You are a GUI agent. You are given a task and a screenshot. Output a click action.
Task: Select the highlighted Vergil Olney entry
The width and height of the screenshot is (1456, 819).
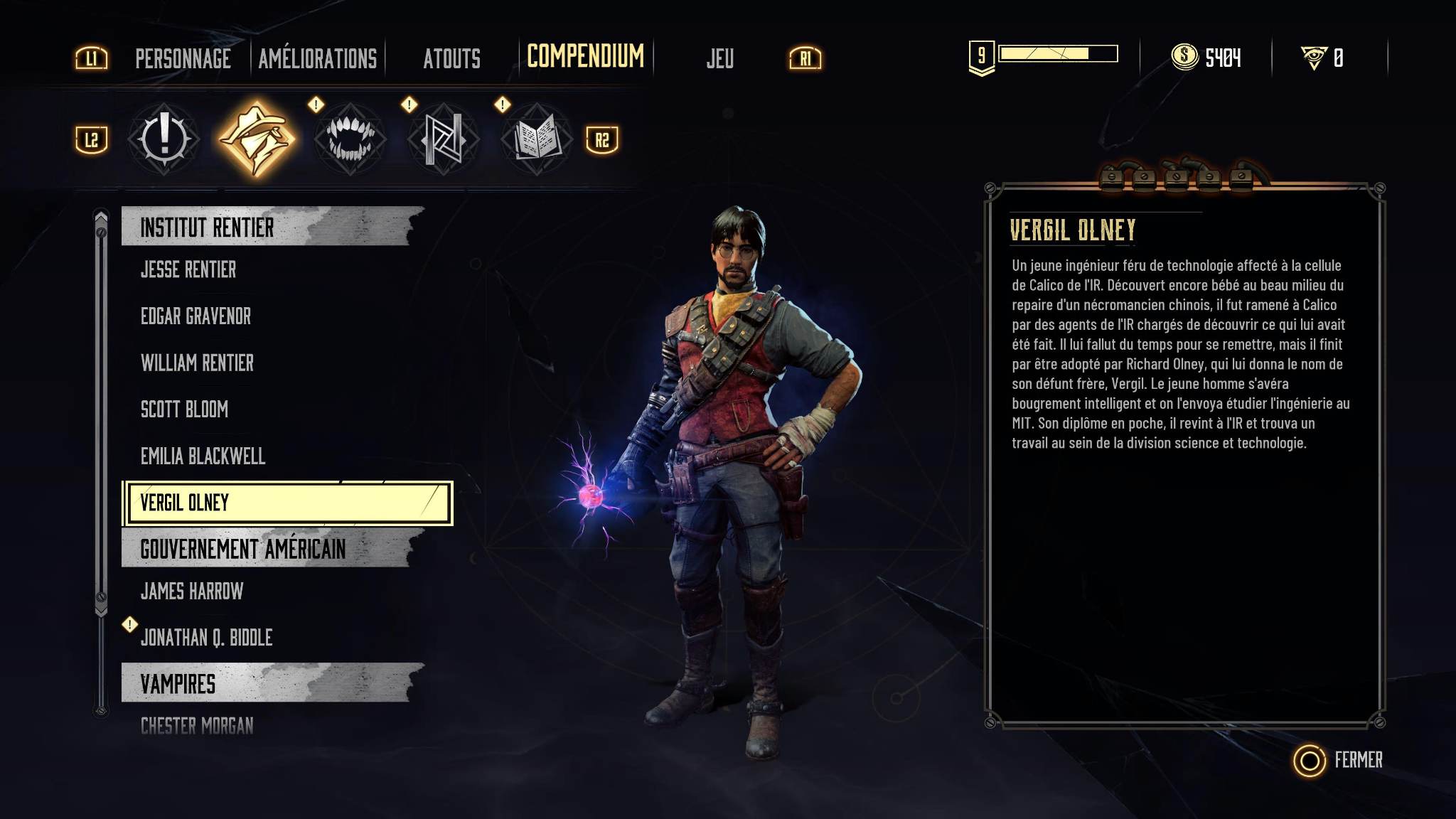click(x=288, y=503)
